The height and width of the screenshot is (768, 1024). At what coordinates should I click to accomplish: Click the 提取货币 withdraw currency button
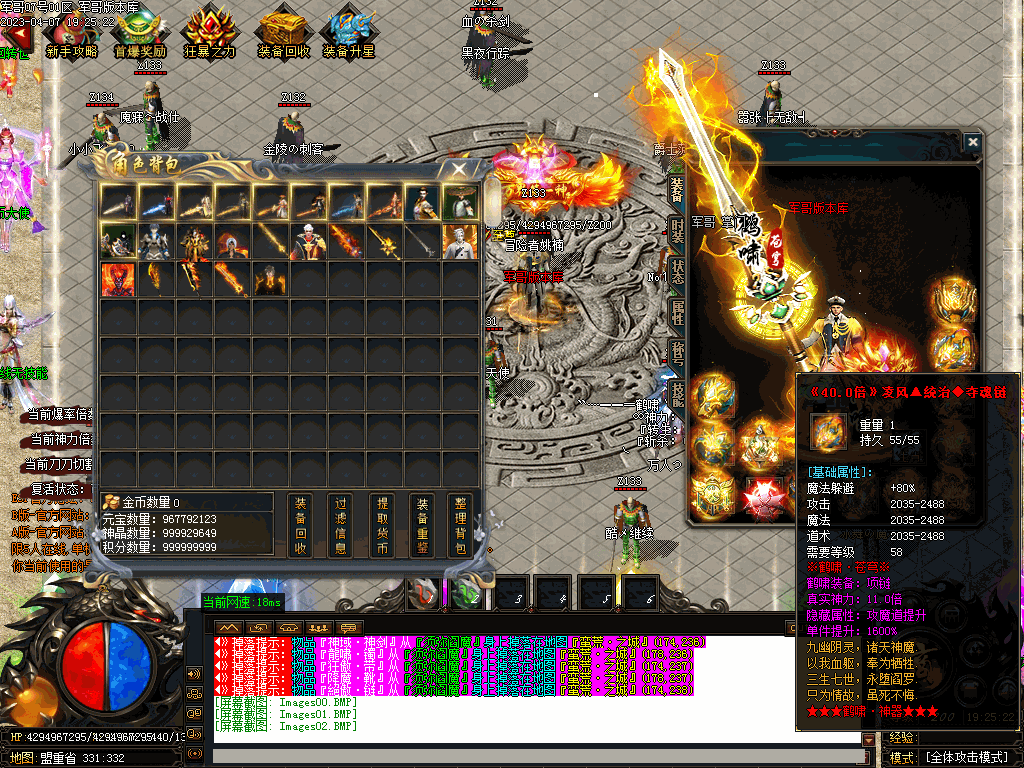(x=381, y=525)
